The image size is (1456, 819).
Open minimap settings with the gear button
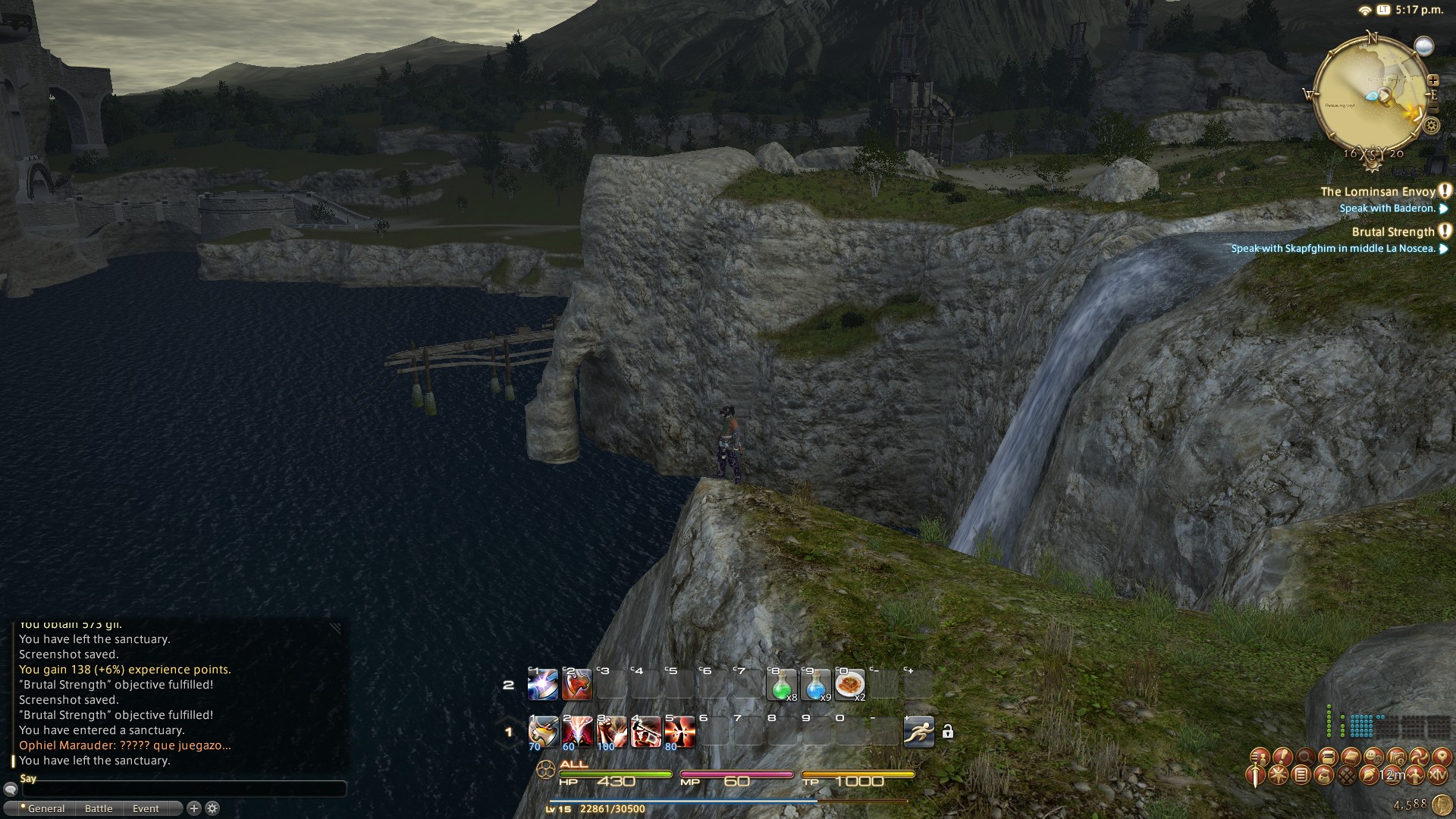1432,125
